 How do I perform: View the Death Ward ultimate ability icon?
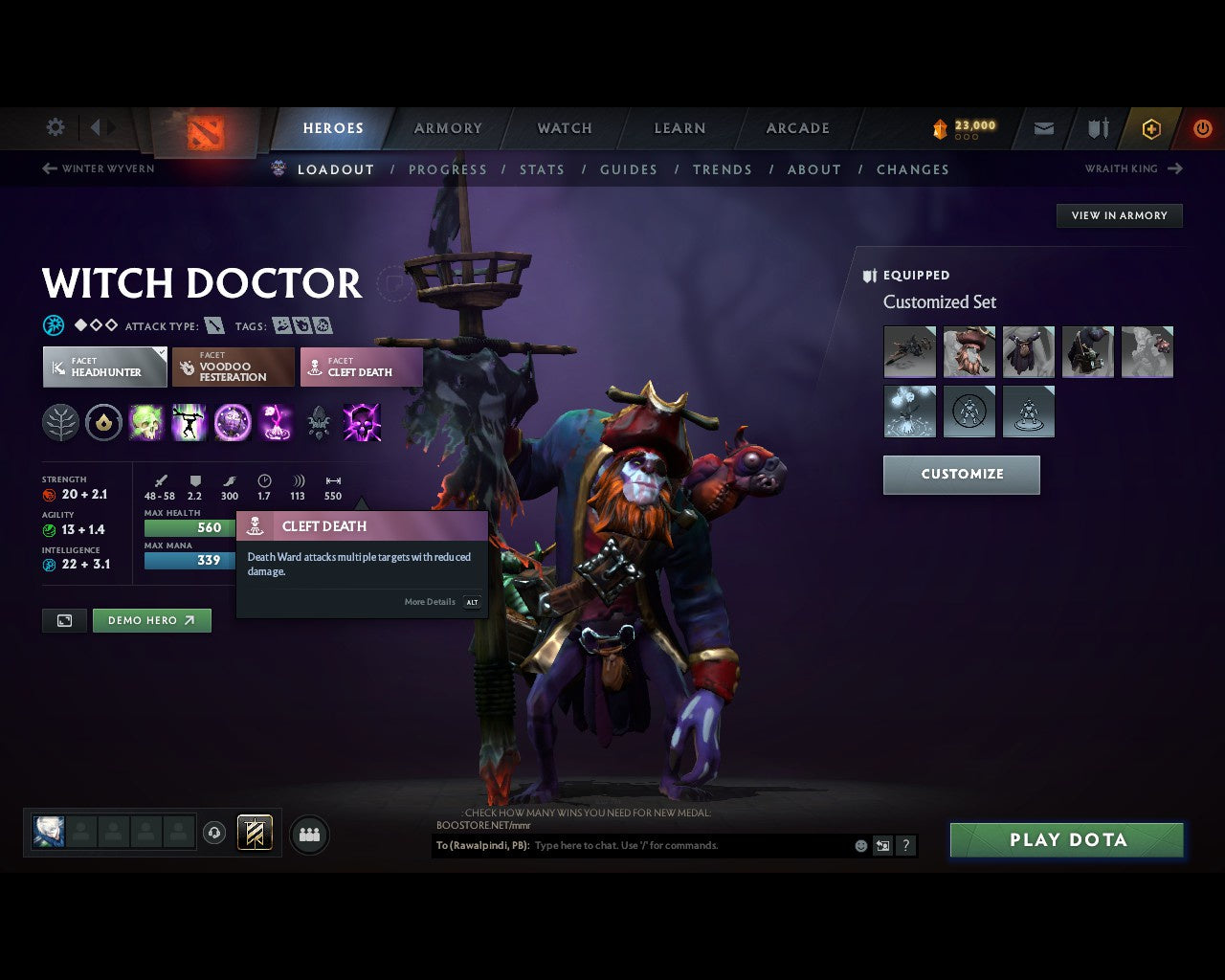(x=274, y=422)
